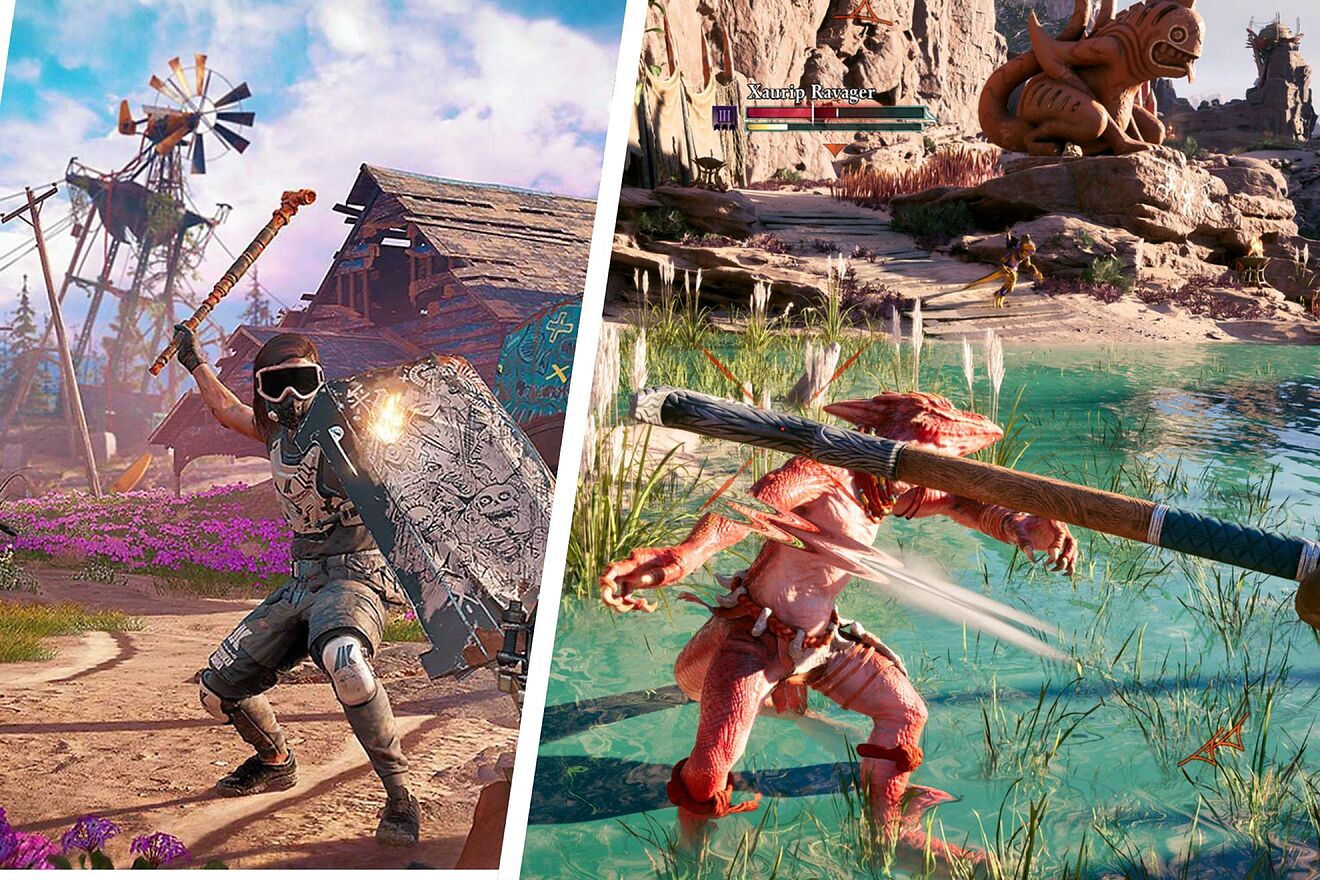
Task: Click the three skull pips under the level numeral
Action: (725, 128)
